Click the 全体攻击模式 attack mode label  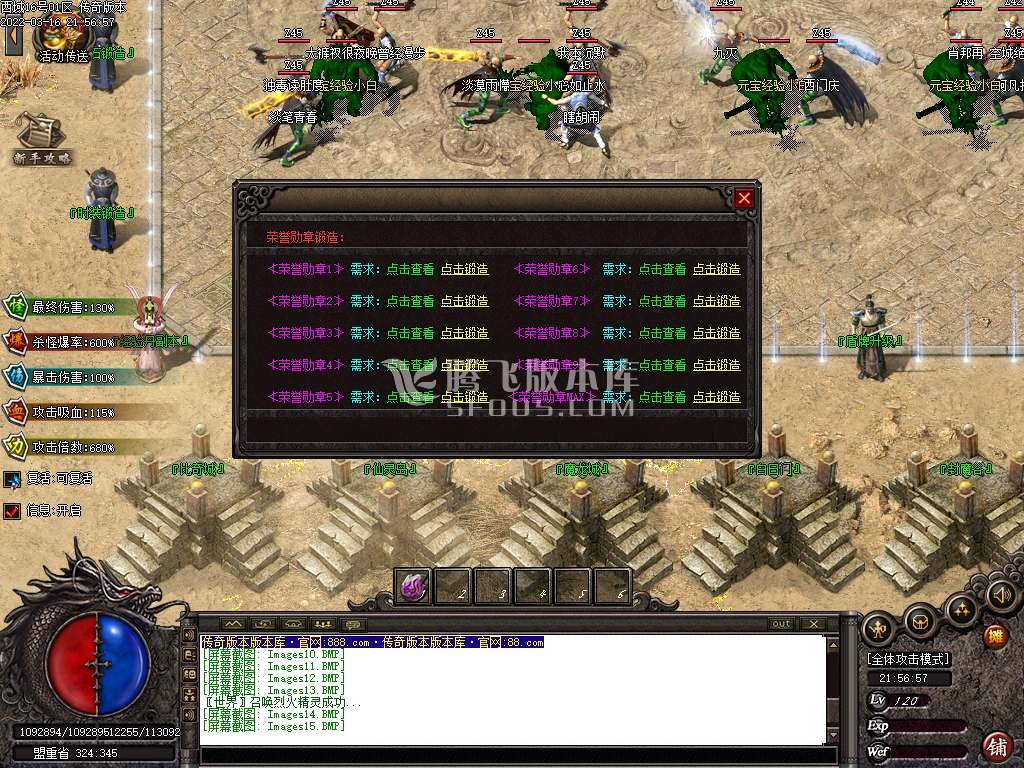(x=909, y=659)
